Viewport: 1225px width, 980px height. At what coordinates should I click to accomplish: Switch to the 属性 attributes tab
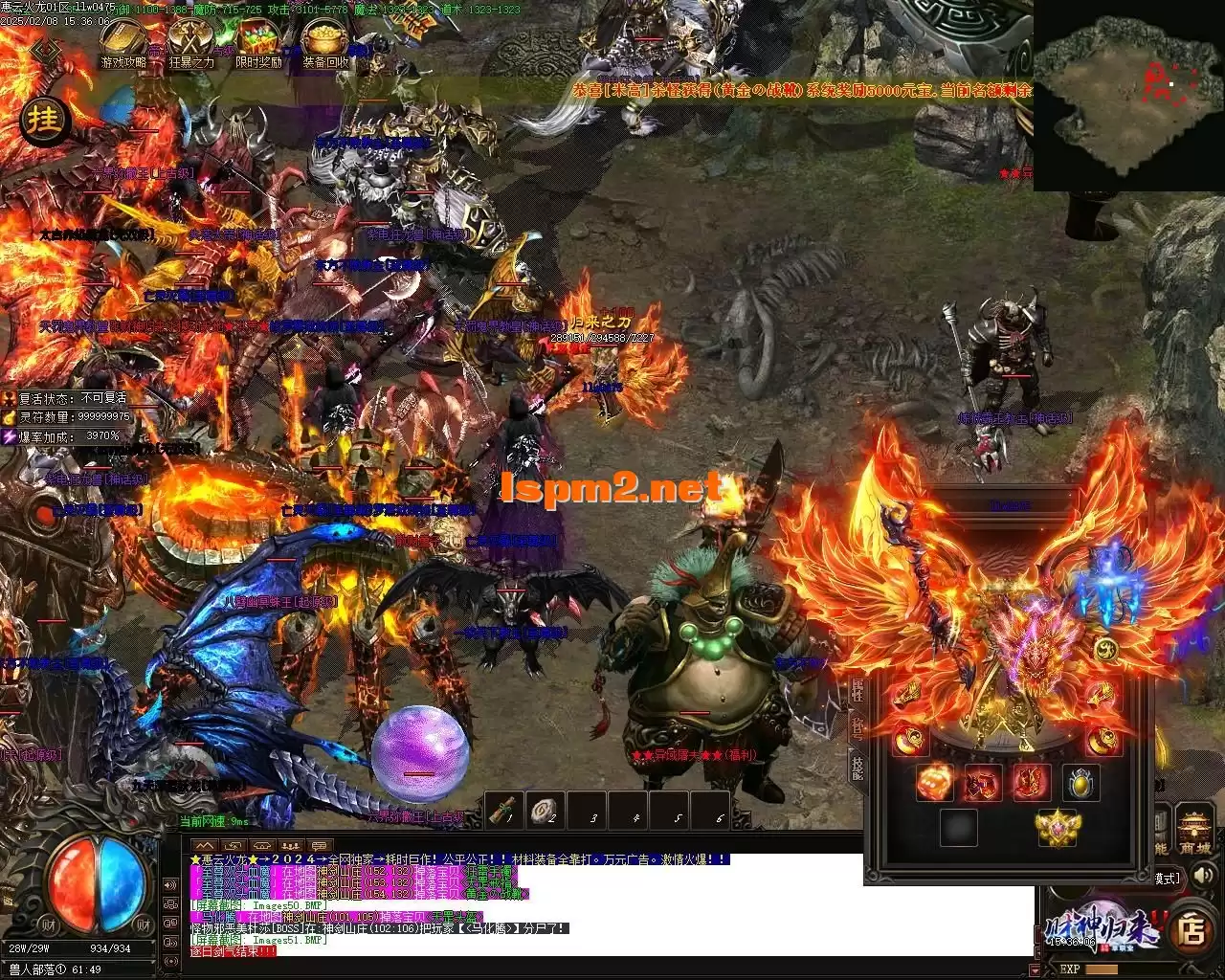(857, 690)
